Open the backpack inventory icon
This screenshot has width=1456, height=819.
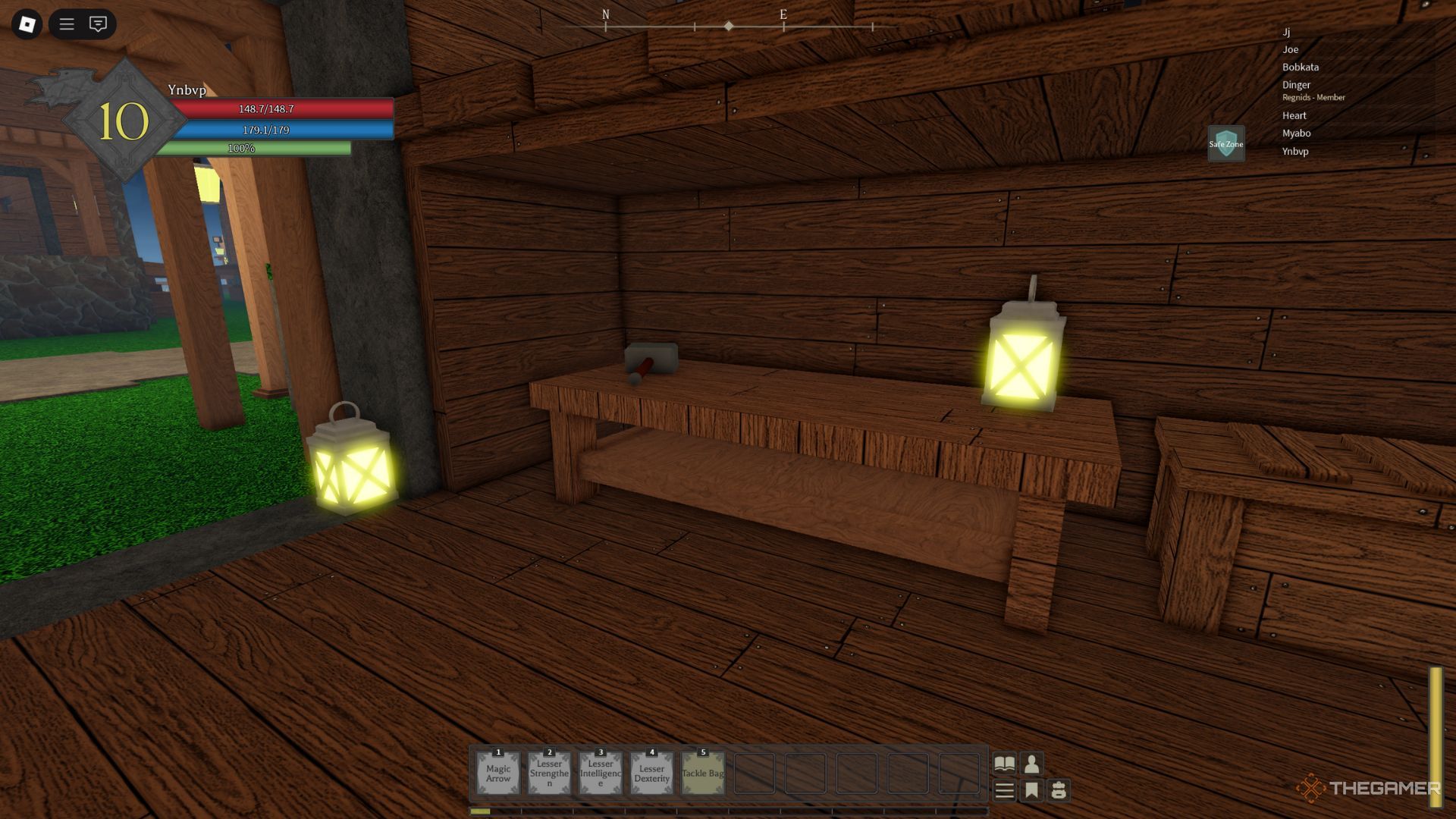click(1059, 791)
